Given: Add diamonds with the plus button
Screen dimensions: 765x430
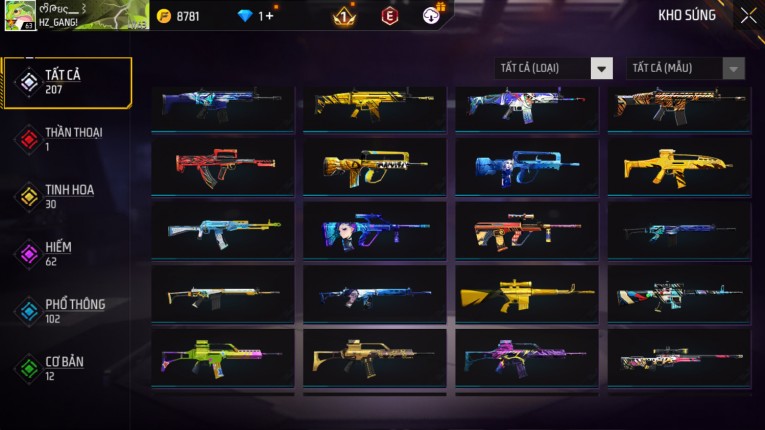Looking at the screenshot, I should (x=270, y=16).
